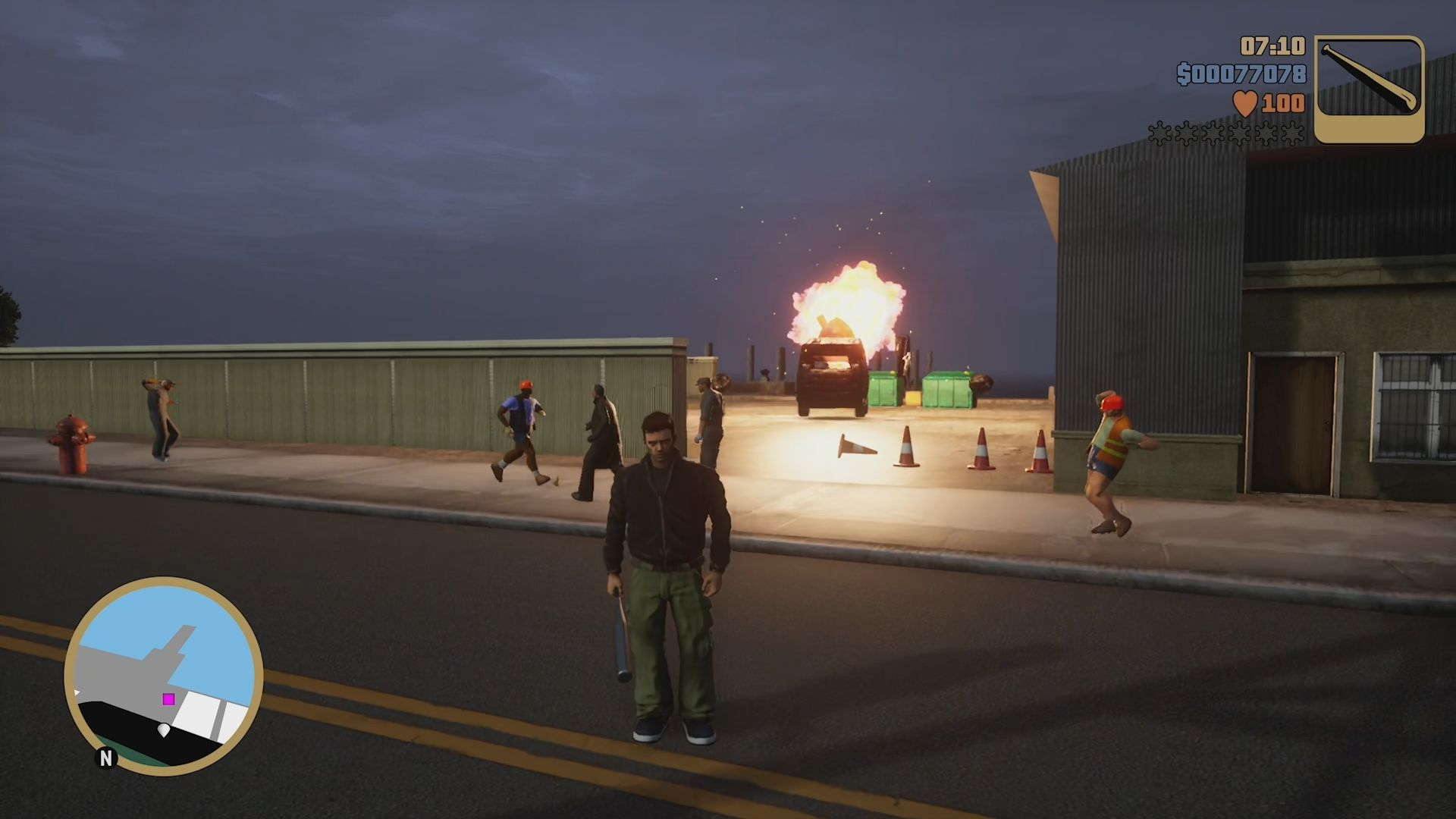Click the north N compass indicator
This screenshot has height=819, width=1456.
click(105, 758)
